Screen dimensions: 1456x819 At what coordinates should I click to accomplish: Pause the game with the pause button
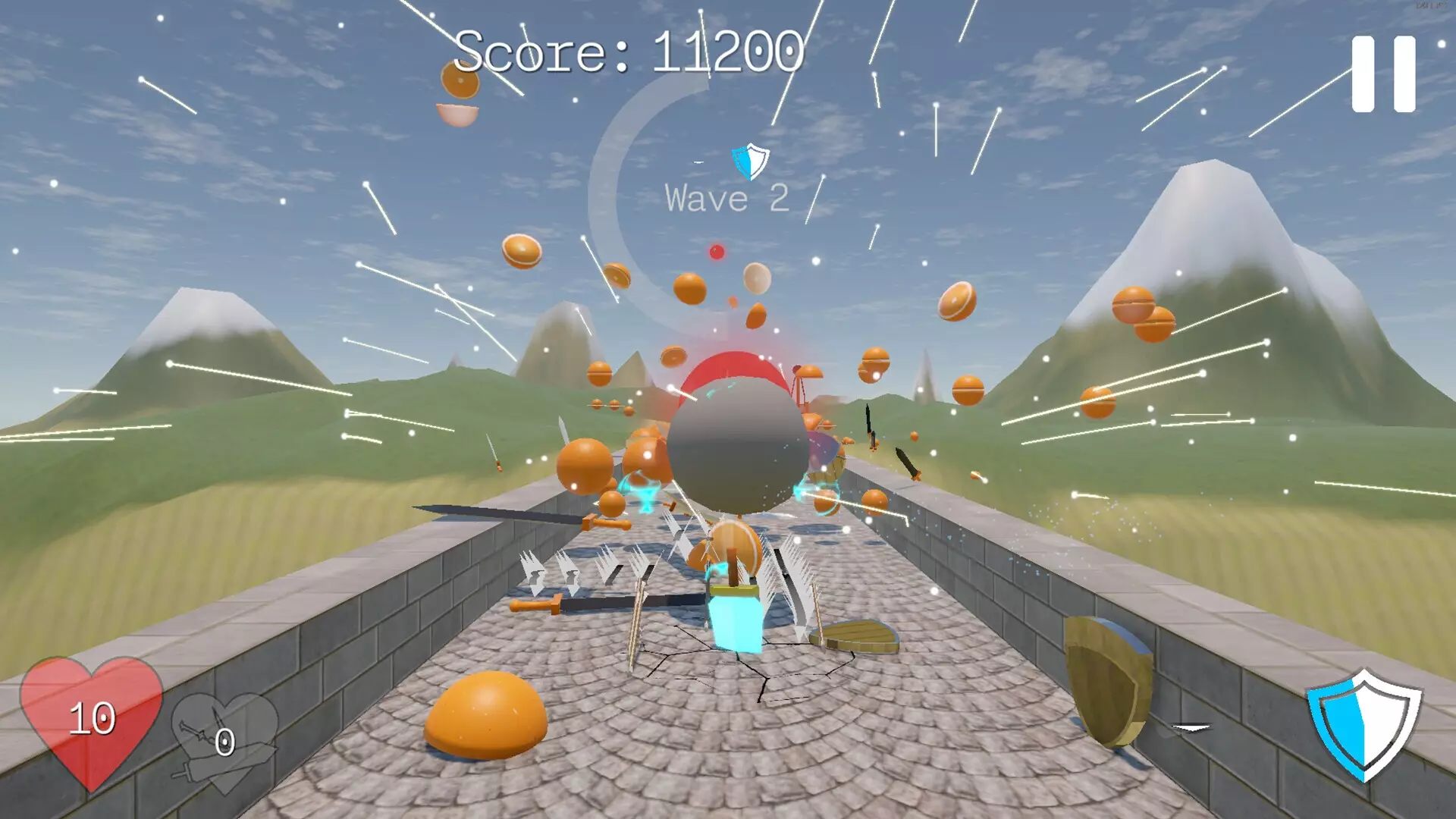pos(1383,74)
